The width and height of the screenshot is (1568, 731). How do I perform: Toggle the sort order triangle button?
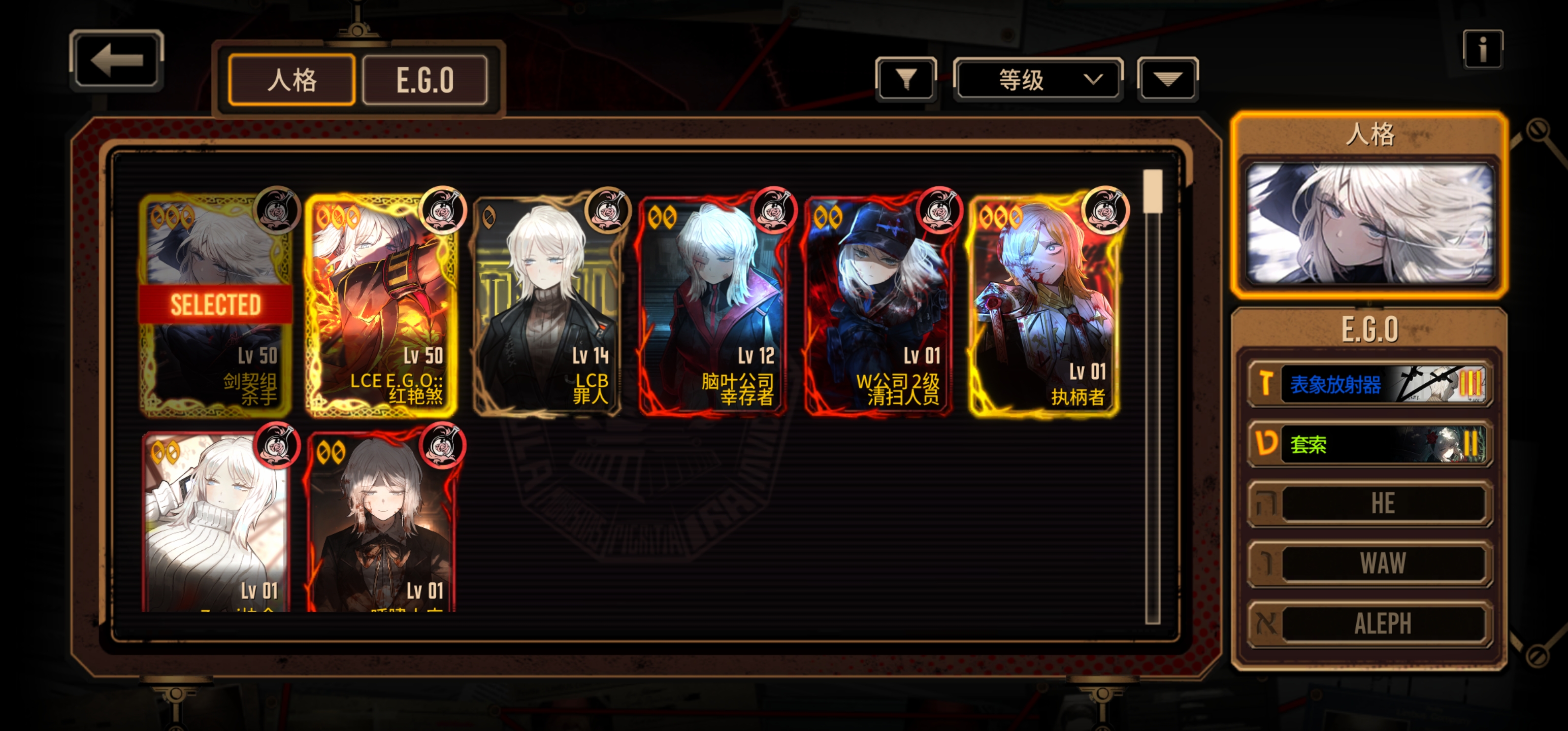pyautogui.click(x=1167, y=79)
